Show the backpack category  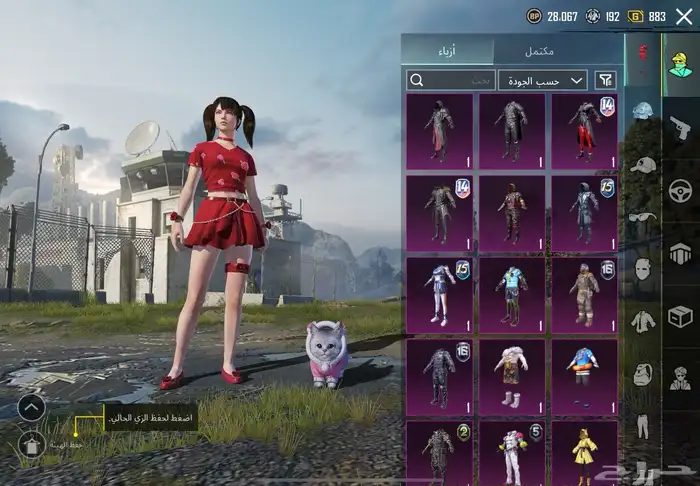pyautogui.click(x=642, y=374)
